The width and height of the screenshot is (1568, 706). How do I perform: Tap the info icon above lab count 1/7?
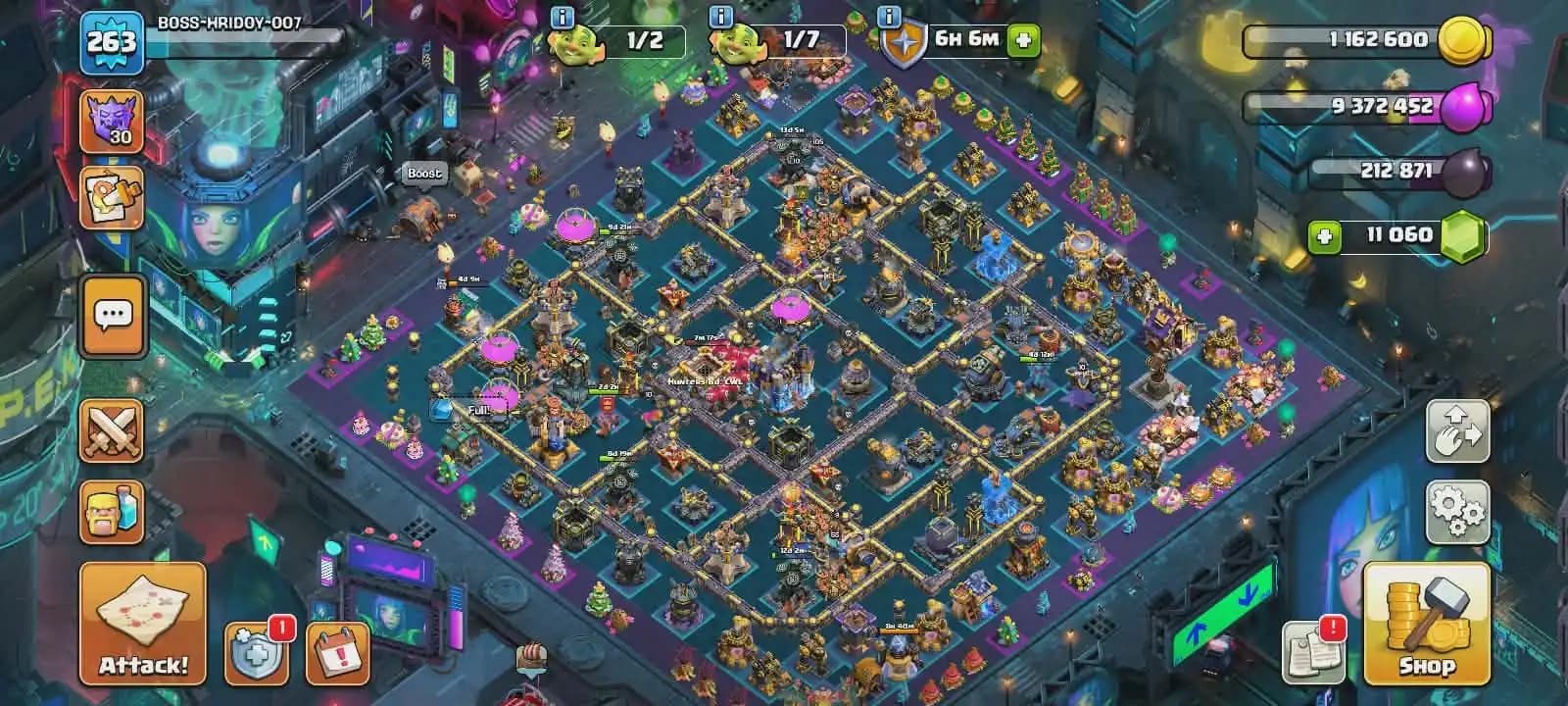tap(721, 15)
